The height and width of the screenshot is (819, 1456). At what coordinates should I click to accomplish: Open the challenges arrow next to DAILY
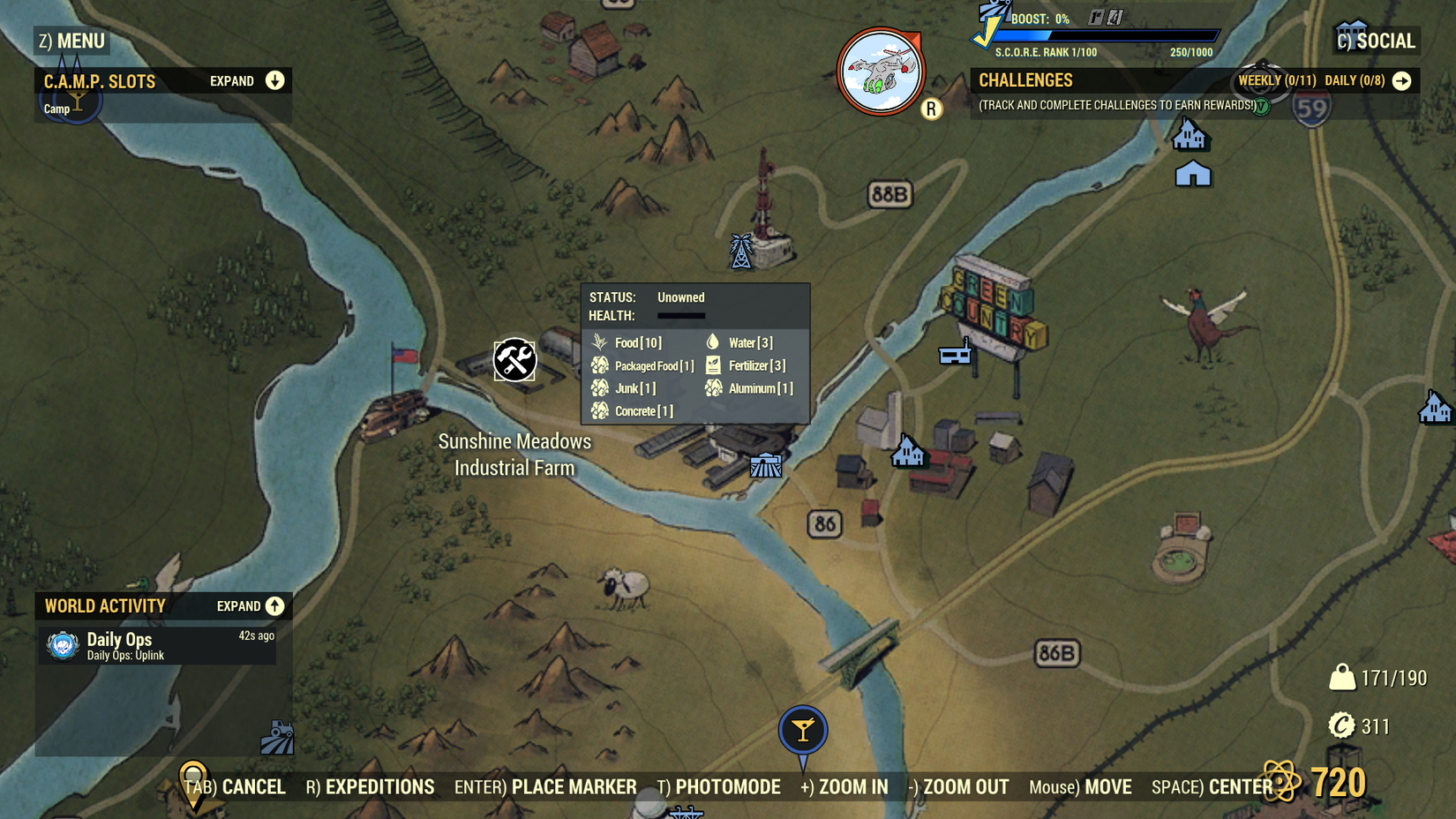tap(1403, 80)
